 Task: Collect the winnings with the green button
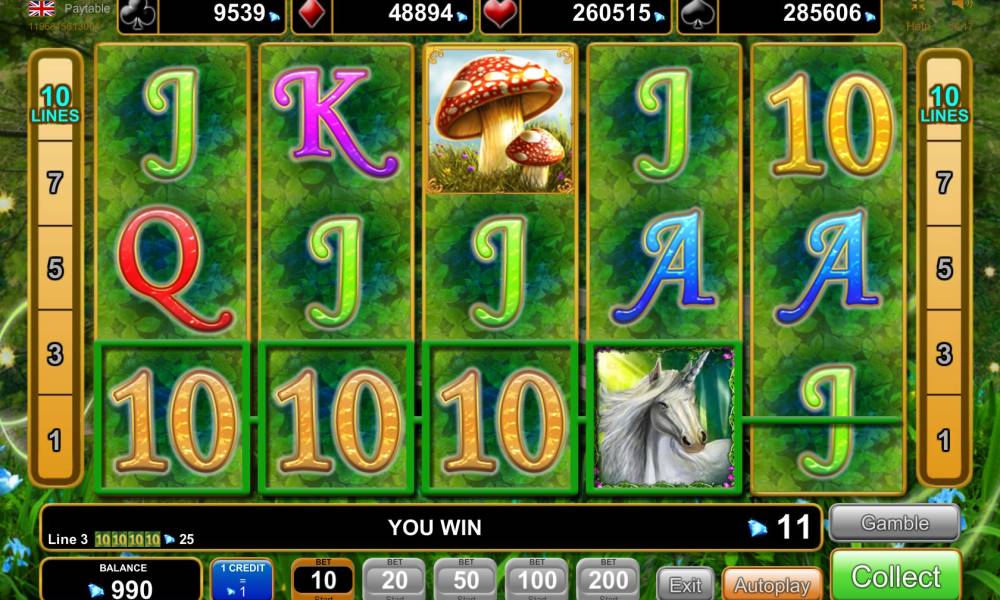coord(895,577)
